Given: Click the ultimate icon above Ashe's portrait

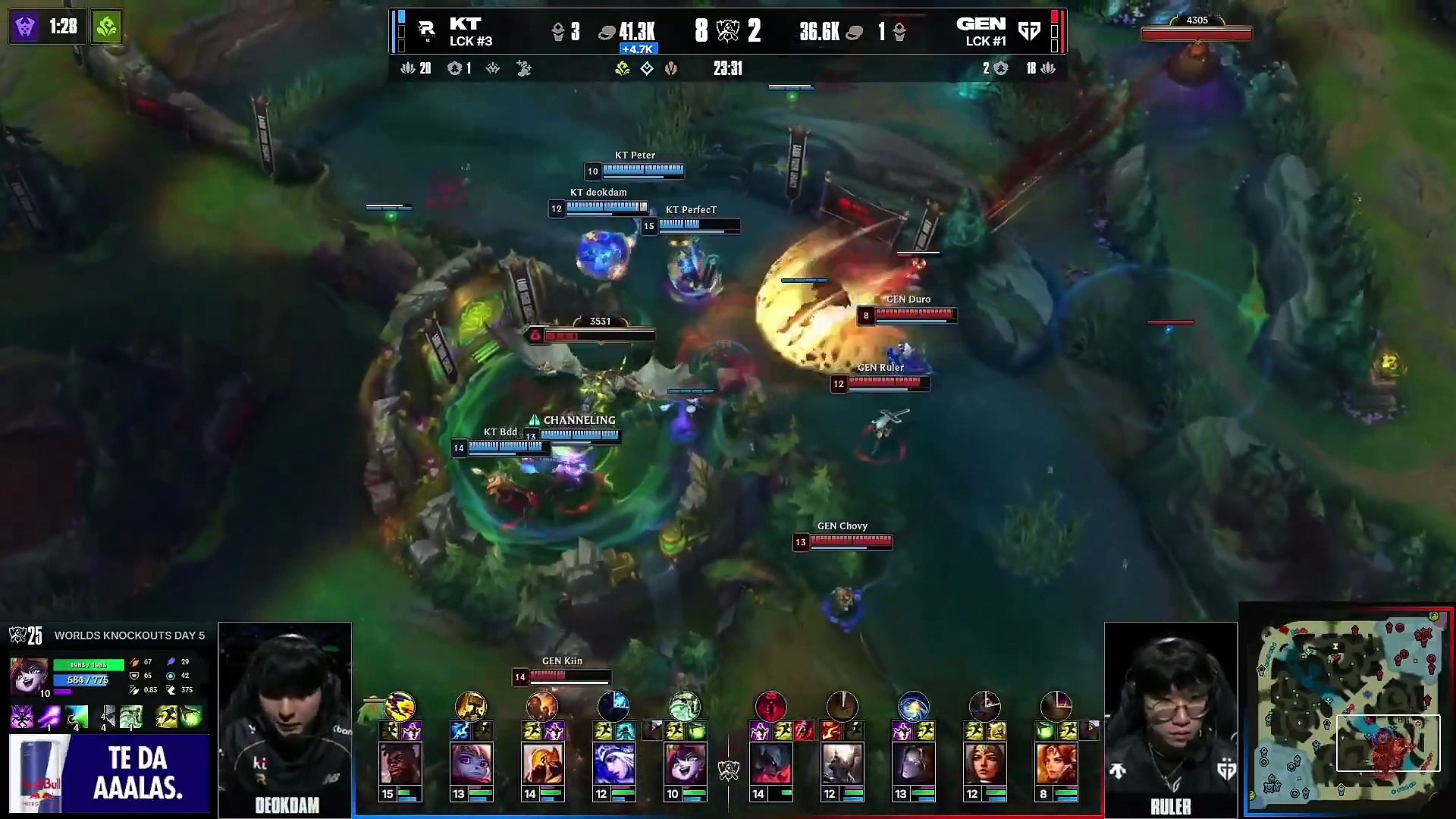Looking at the screenshot, I should (x=613, y=707).
